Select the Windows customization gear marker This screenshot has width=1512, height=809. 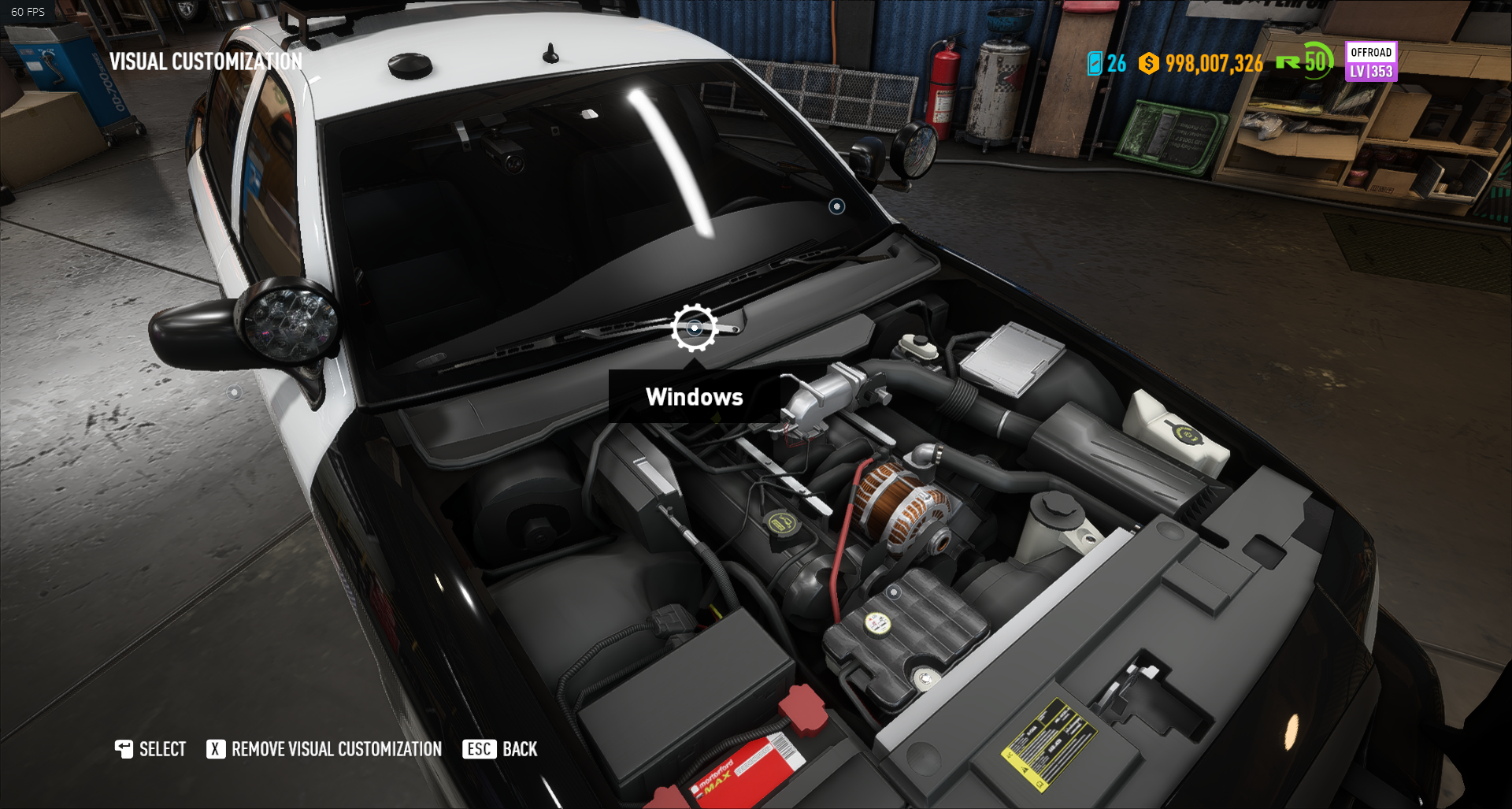tap(694, 327)
